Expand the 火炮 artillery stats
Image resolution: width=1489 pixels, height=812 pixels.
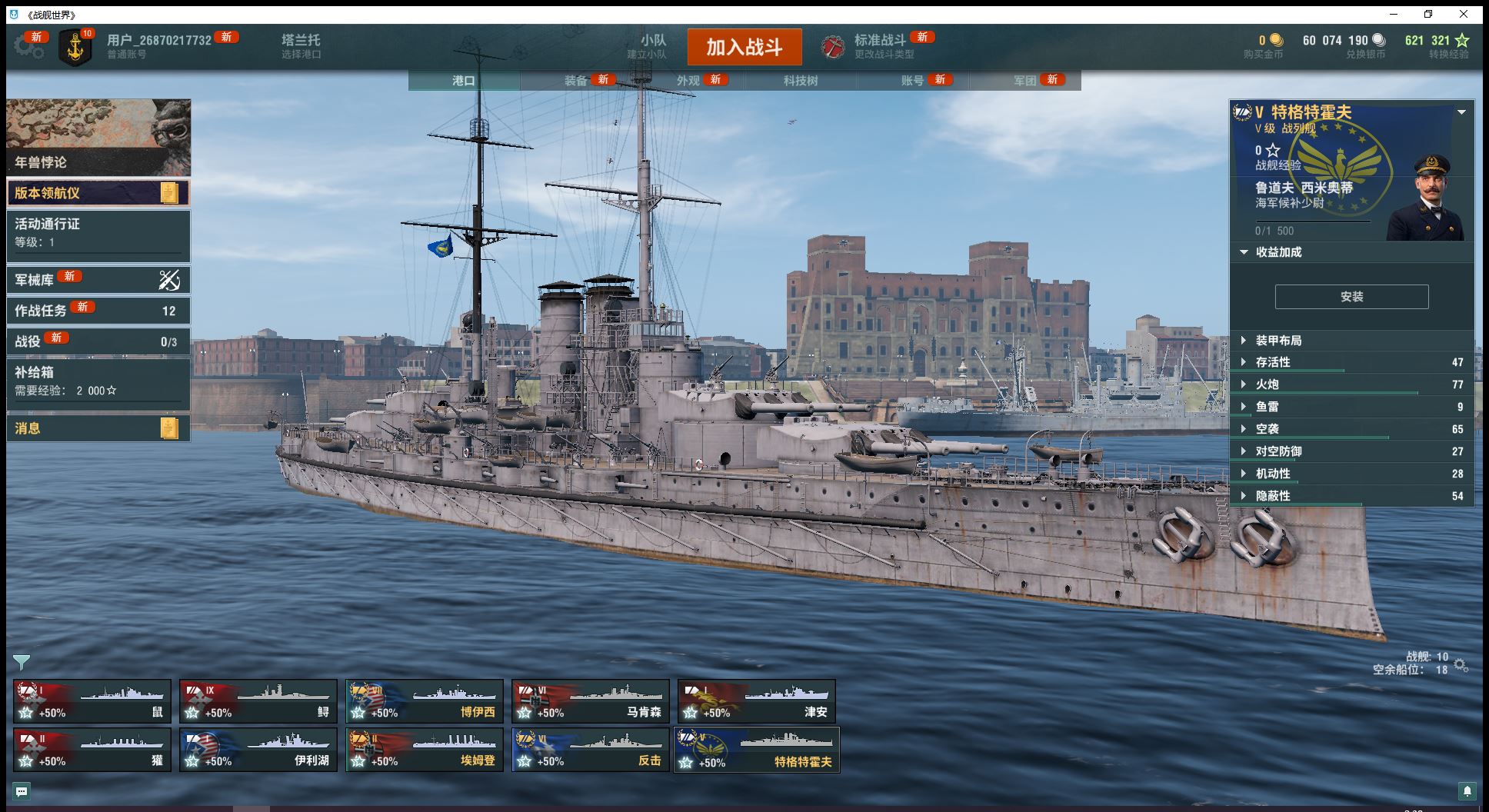[1267, 384]
